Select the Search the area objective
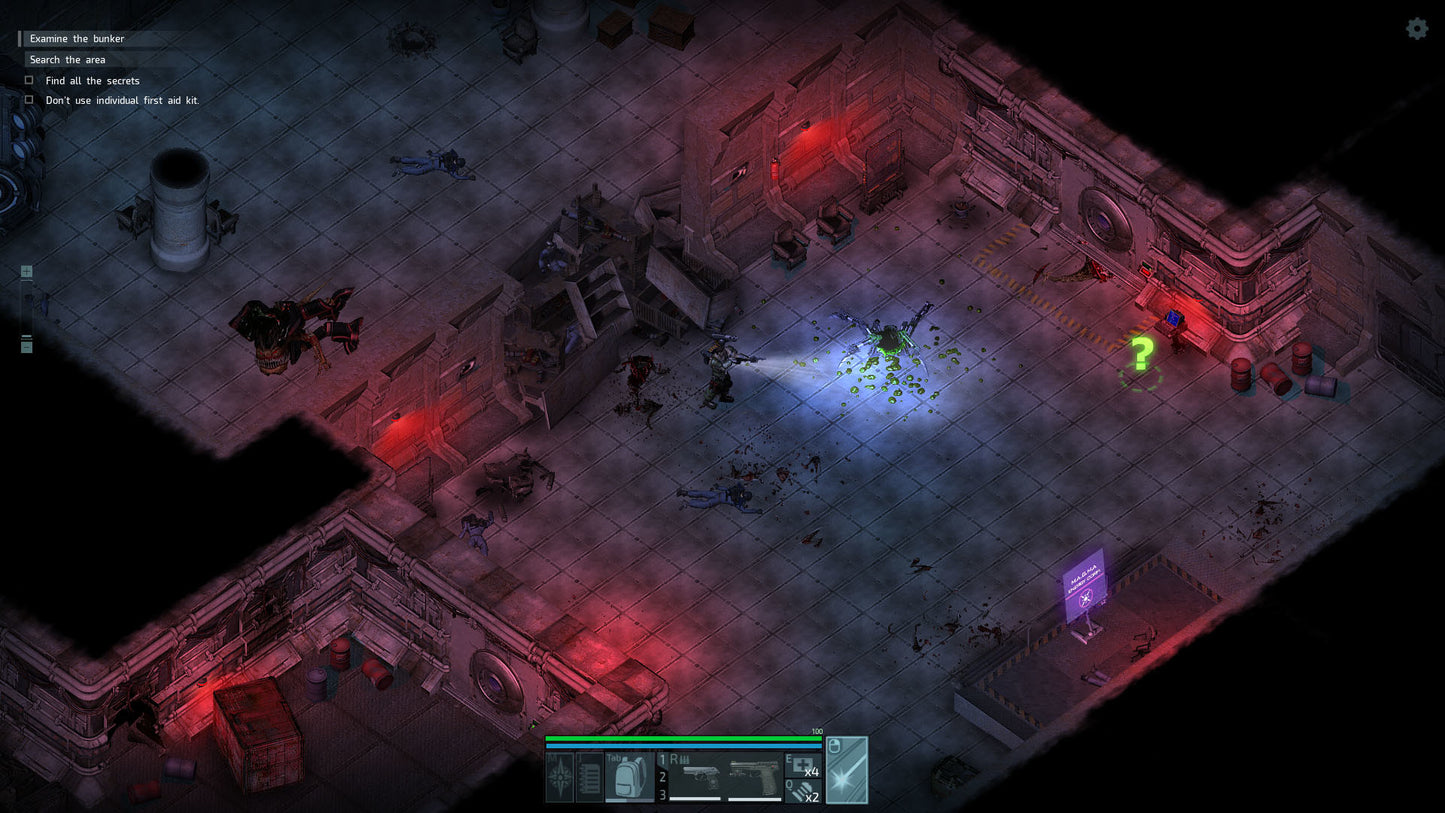 (66, 59)
